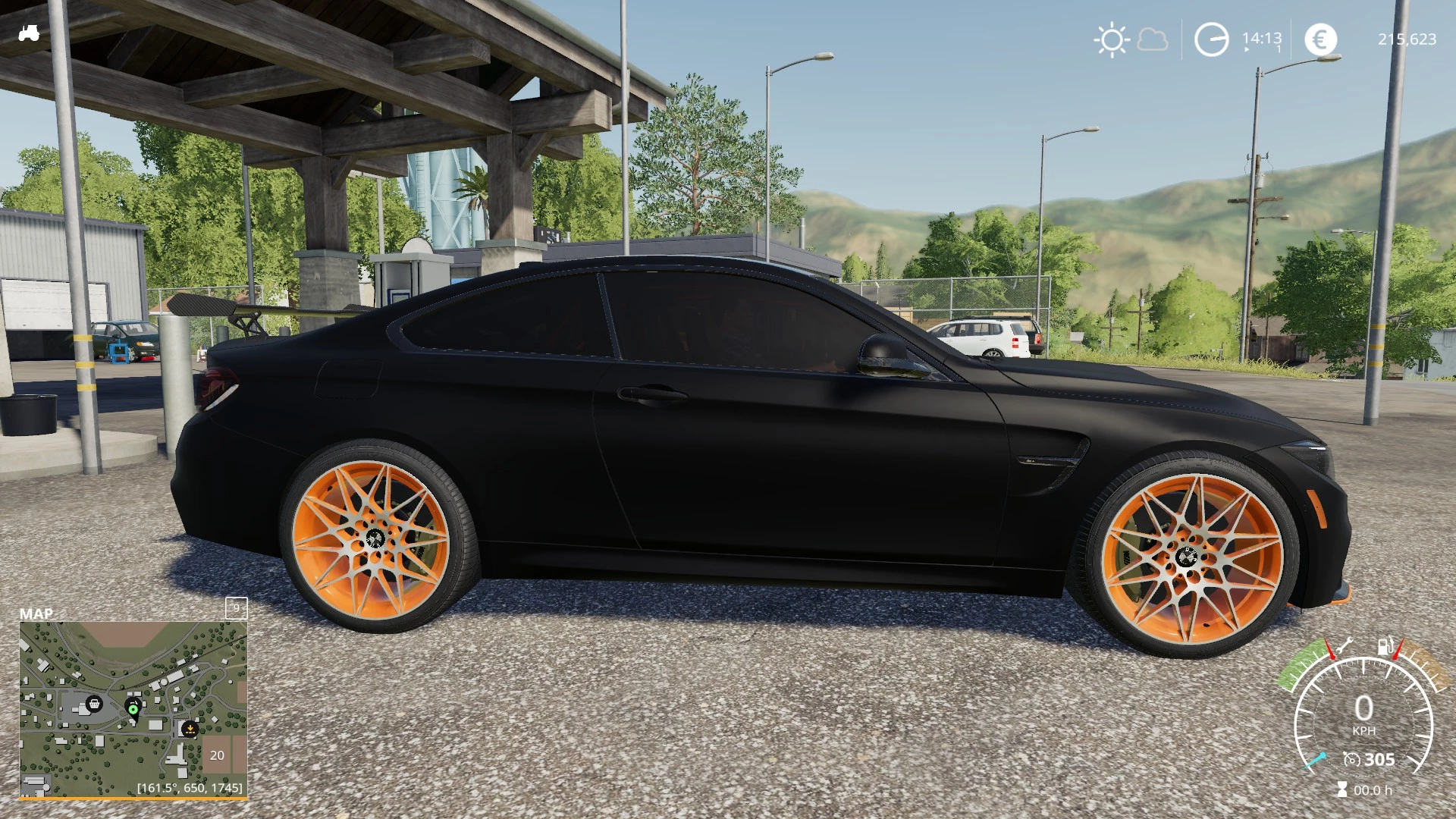Image resolution: width=1456 pixels, height=819 pixels.
Task: Click the green player position marker
Action: coord(133,709)
